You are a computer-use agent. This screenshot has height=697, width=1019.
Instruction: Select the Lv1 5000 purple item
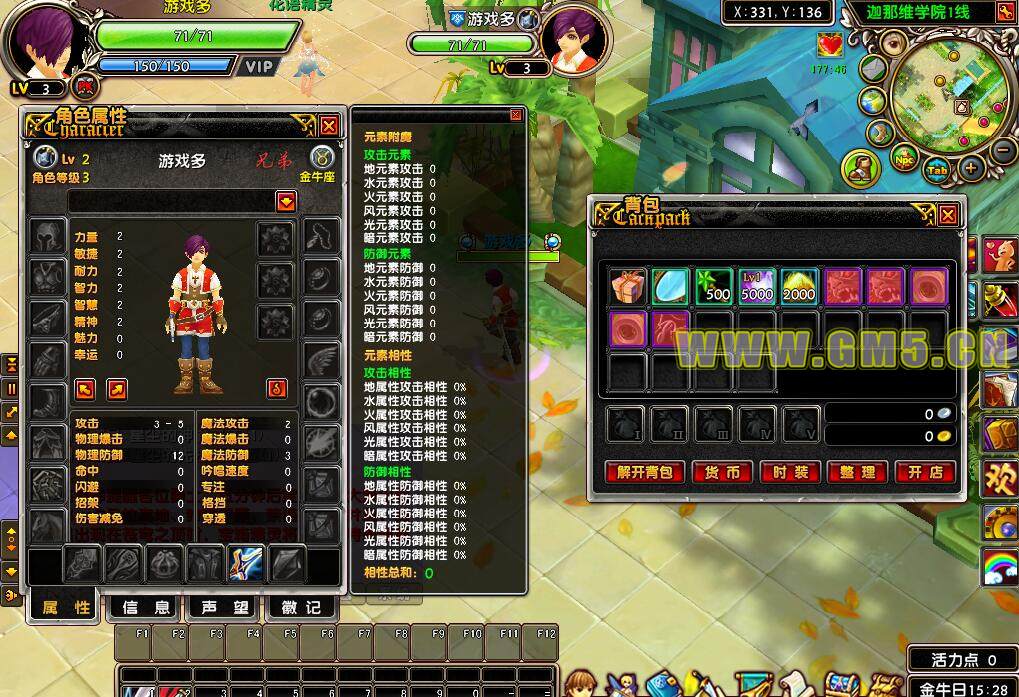pyautogui.click(x=757, y=287)
